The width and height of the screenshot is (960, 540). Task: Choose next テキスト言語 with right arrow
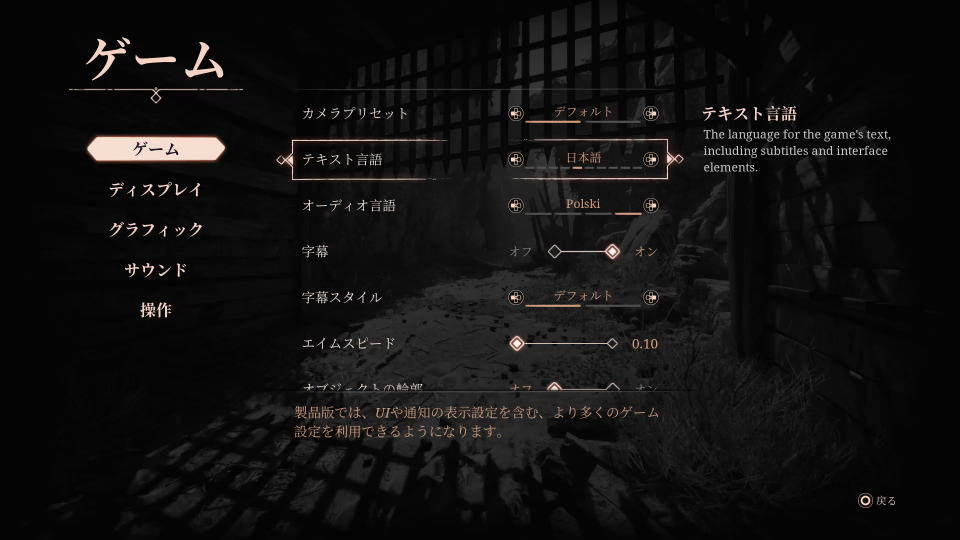(651, 159)
